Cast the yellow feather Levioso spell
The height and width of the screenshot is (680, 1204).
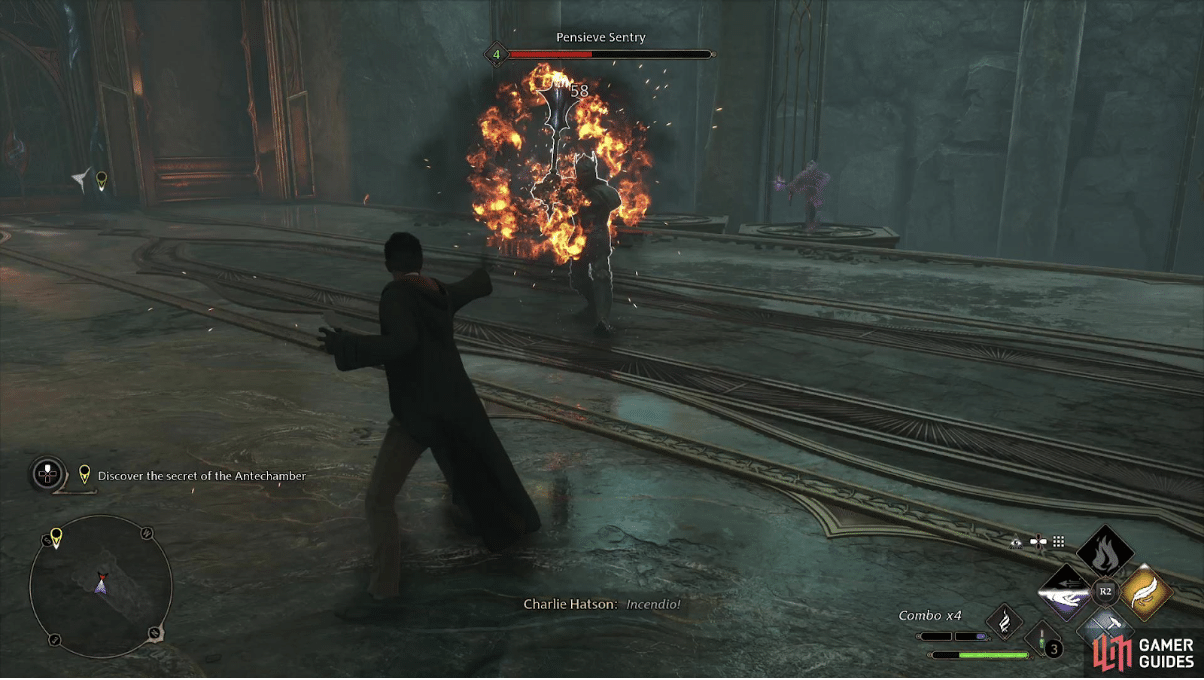tap(1146, 593)
